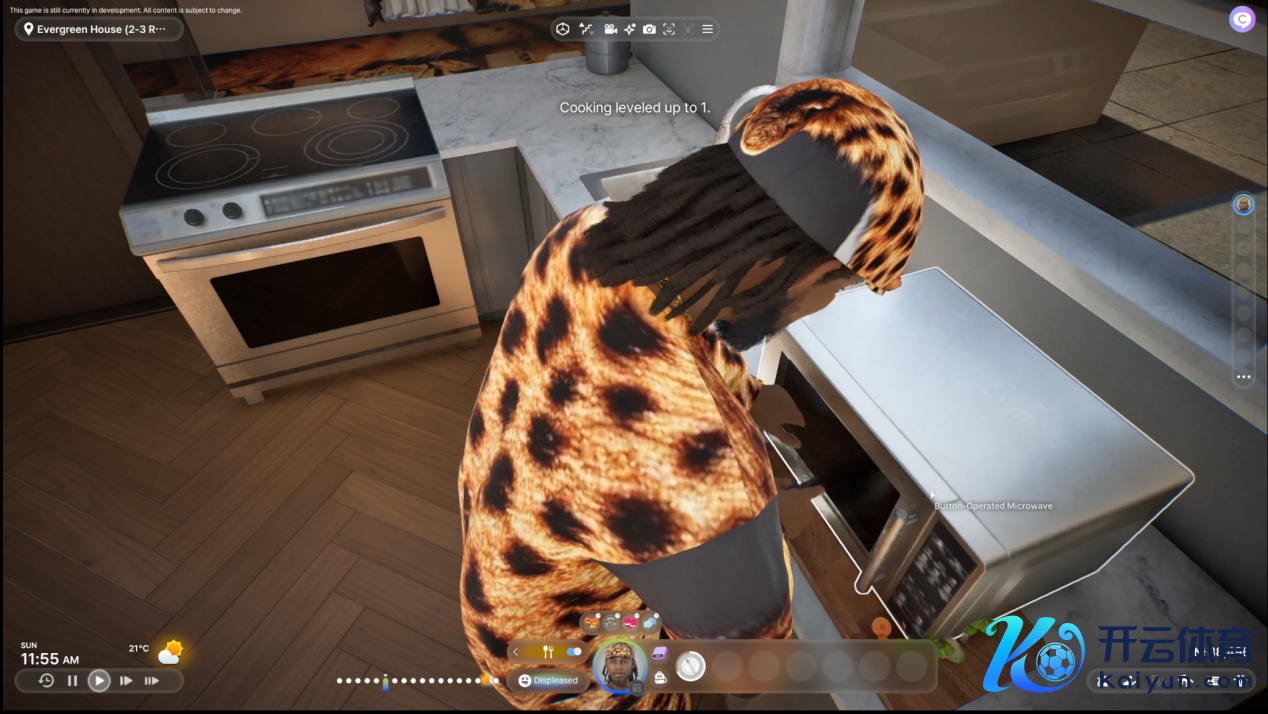Open build mode with the cube icon
The width and height of the screenshot is (1268, 714).
coord(563,29)
